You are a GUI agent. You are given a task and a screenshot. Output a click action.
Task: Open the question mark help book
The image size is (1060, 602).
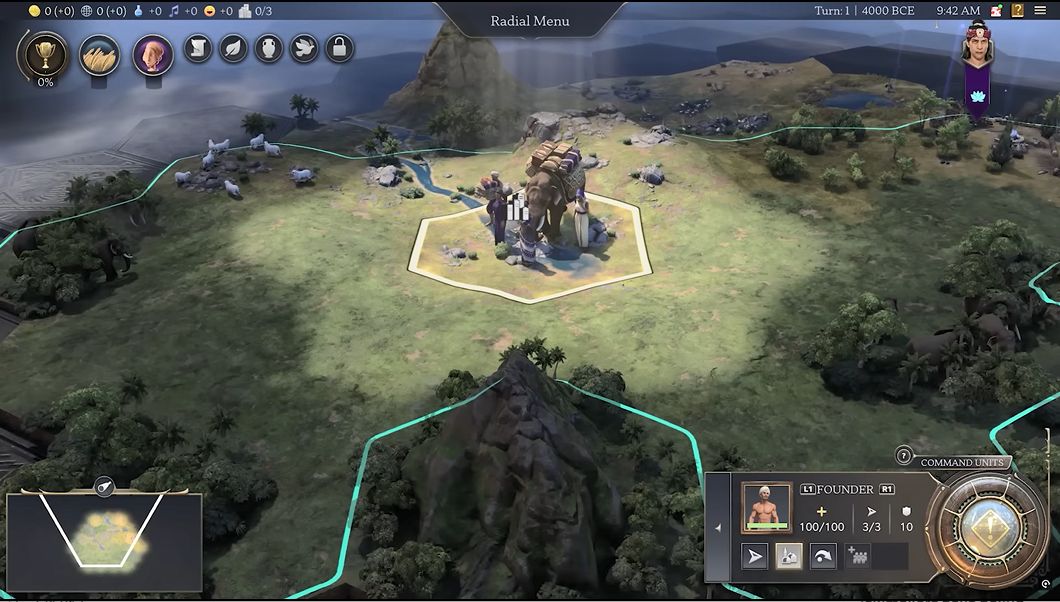coord(1017,11)
